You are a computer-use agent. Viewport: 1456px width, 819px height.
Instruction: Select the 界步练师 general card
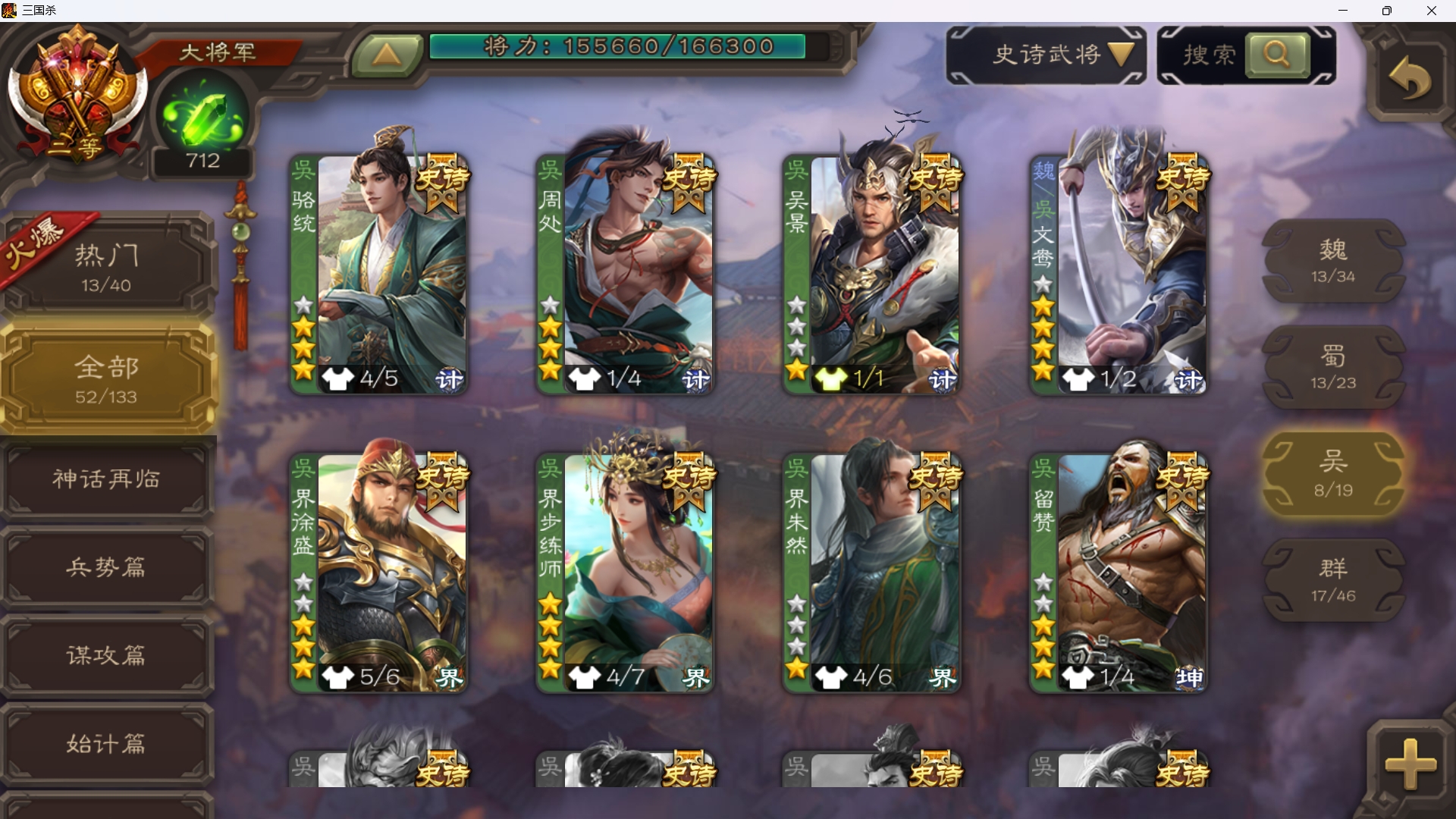(626, 573)
